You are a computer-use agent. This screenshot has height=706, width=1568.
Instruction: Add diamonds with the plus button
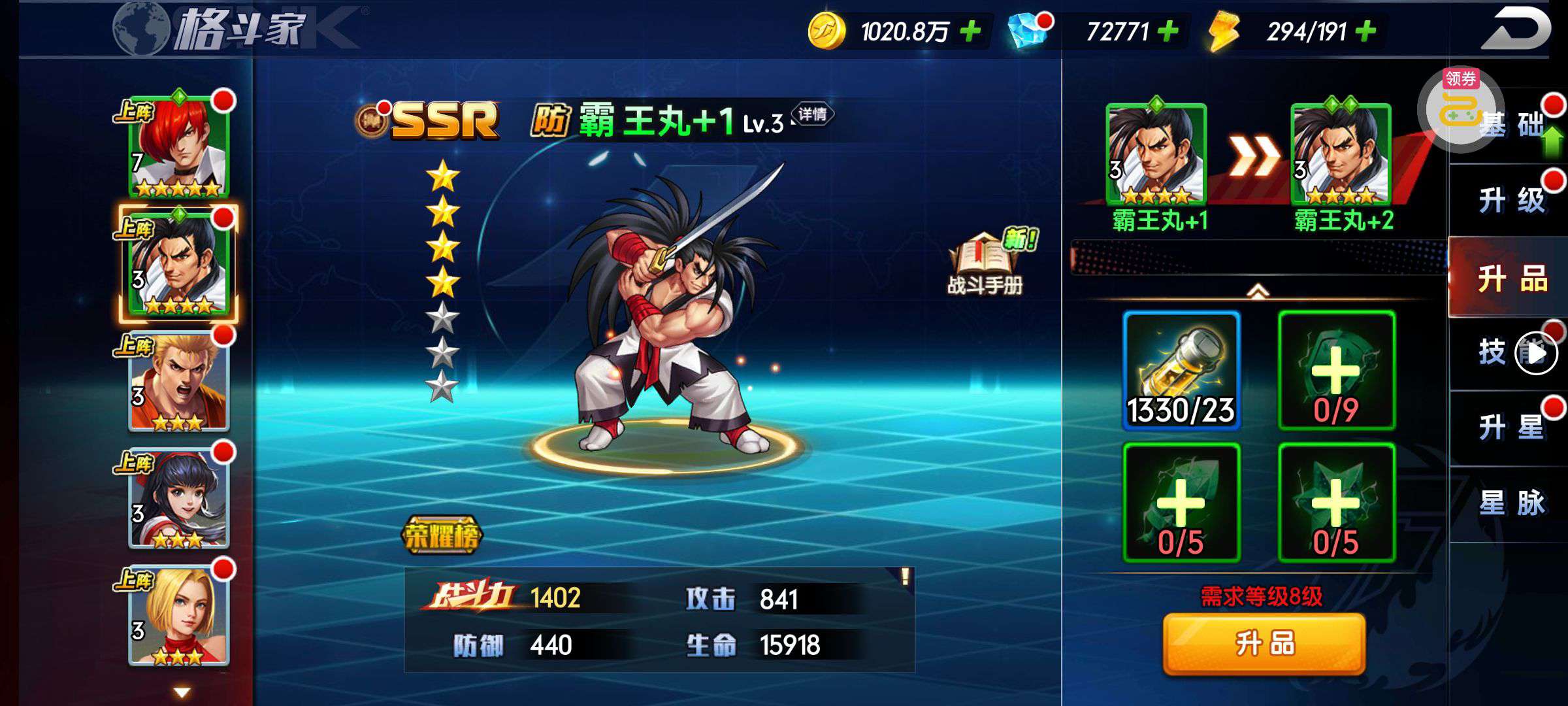[x=1168, y=31]
